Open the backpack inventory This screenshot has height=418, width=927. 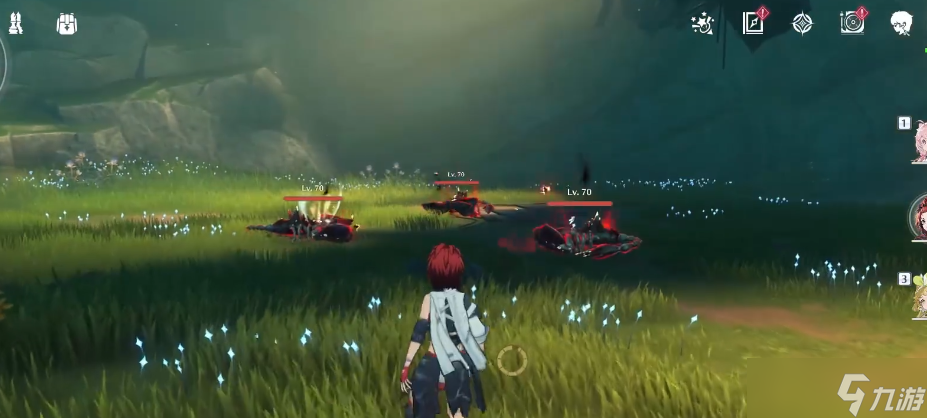tap(67, 23)
